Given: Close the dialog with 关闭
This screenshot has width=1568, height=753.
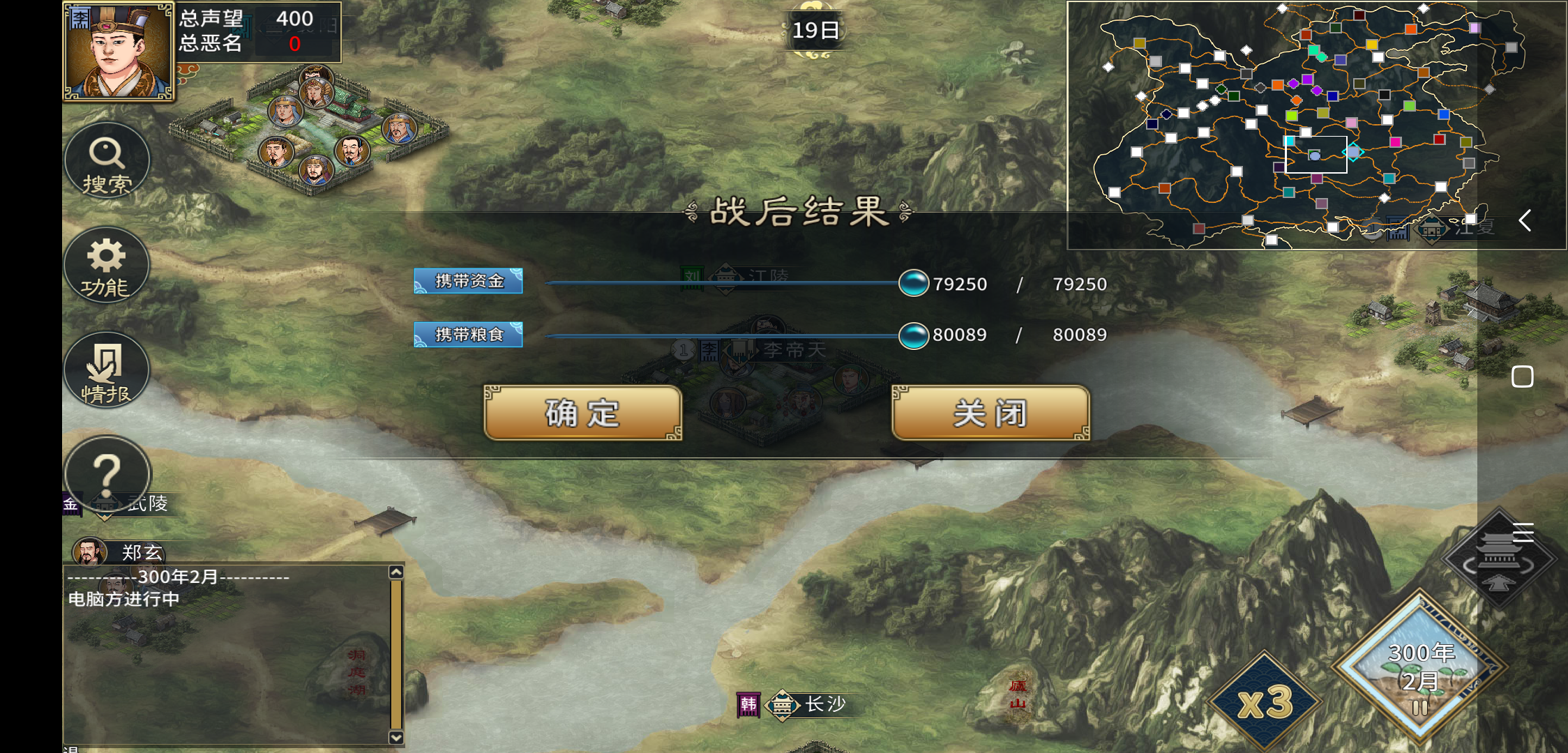Looking at the screenshot, I should tap(990, 413).
